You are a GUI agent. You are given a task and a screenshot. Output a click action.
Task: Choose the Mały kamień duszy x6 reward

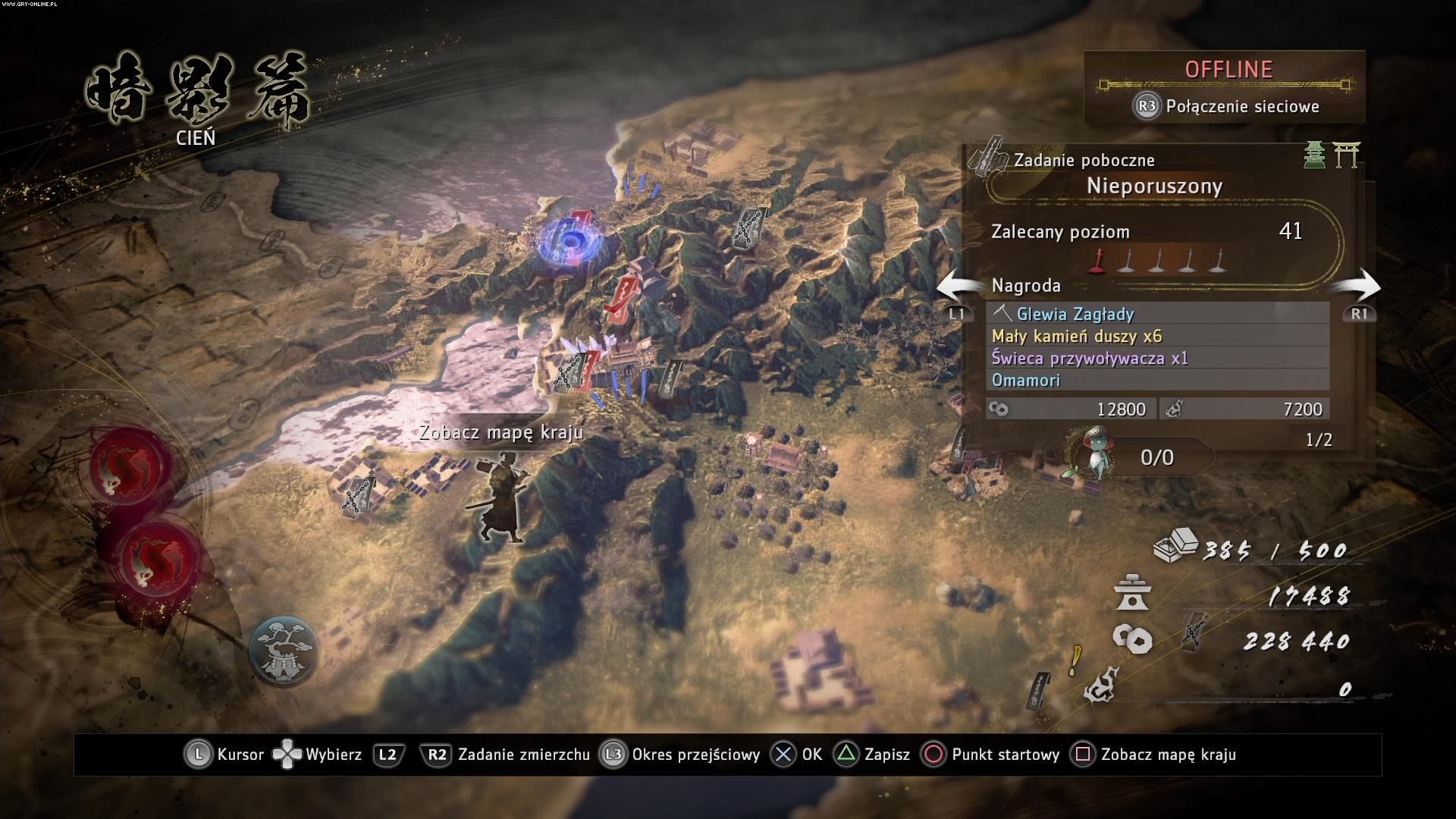coord(1157,336)
